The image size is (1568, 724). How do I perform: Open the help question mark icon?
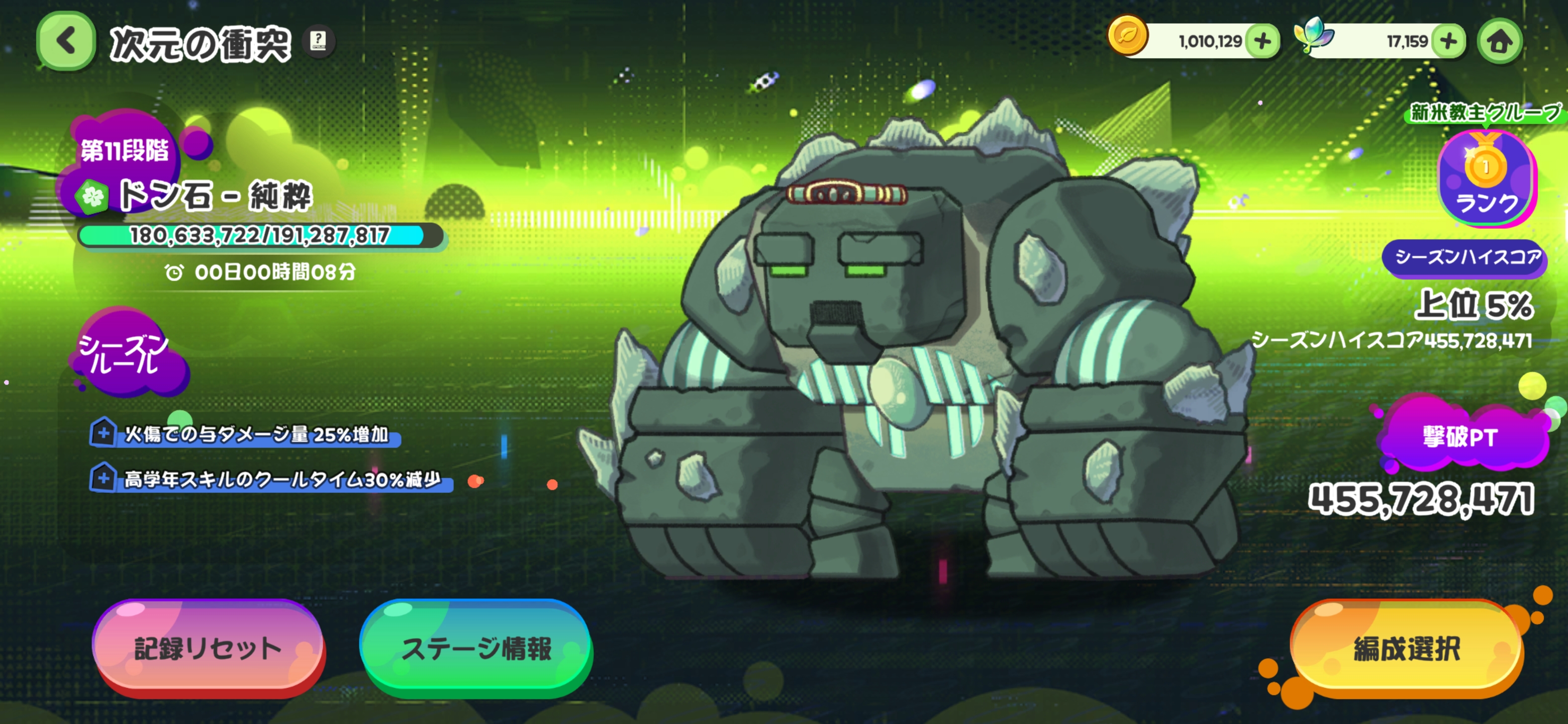pyautogui.click(x=318, y=41)
